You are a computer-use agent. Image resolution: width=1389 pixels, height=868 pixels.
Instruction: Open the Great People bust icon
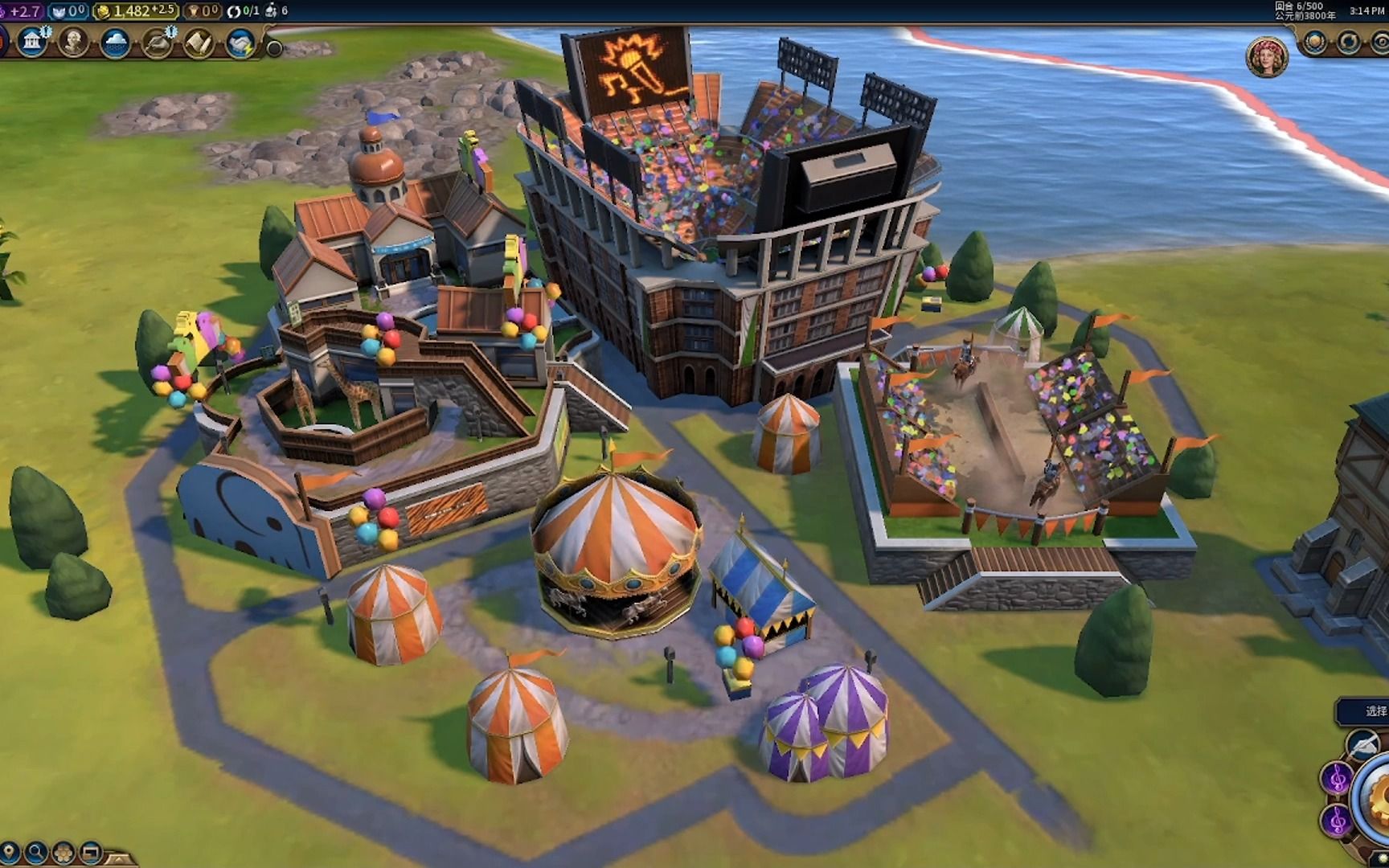pyautogui.click(x=74, y=42)
